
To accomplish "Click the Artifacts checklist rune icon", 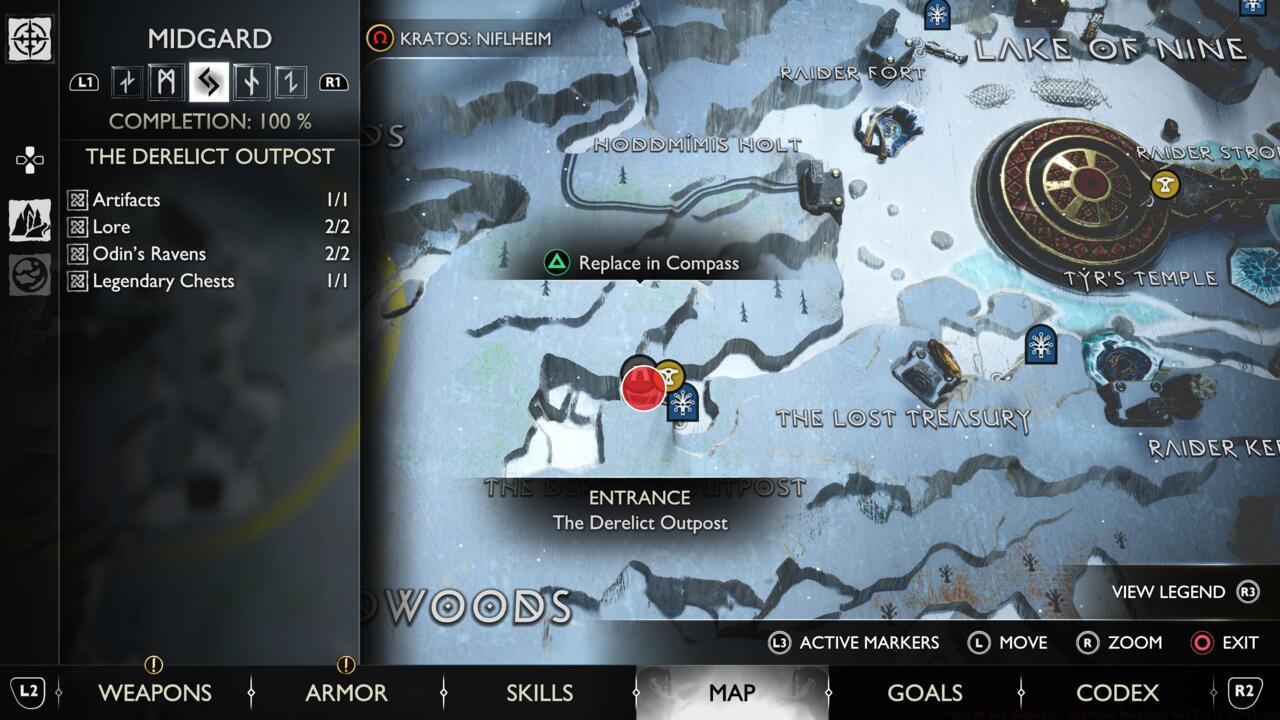I will tap(80, 200).
